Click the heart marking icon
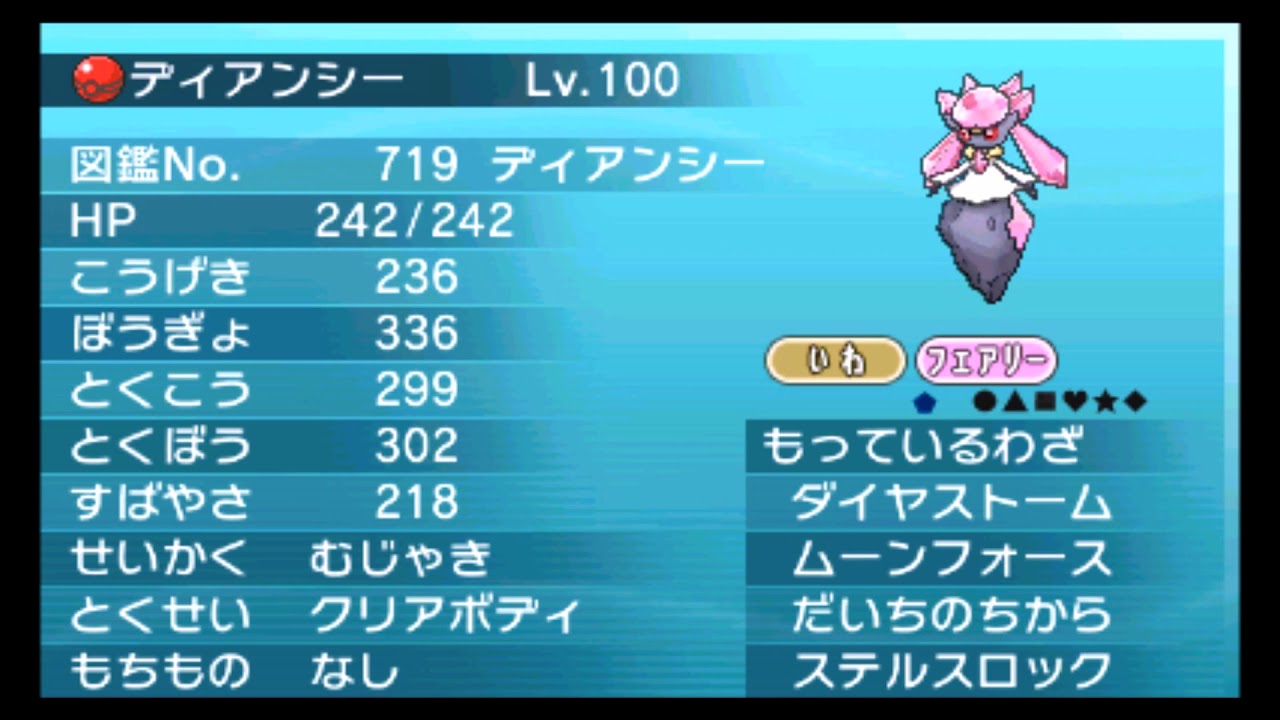This screenshot has width=1280, height=720. 1077,402
